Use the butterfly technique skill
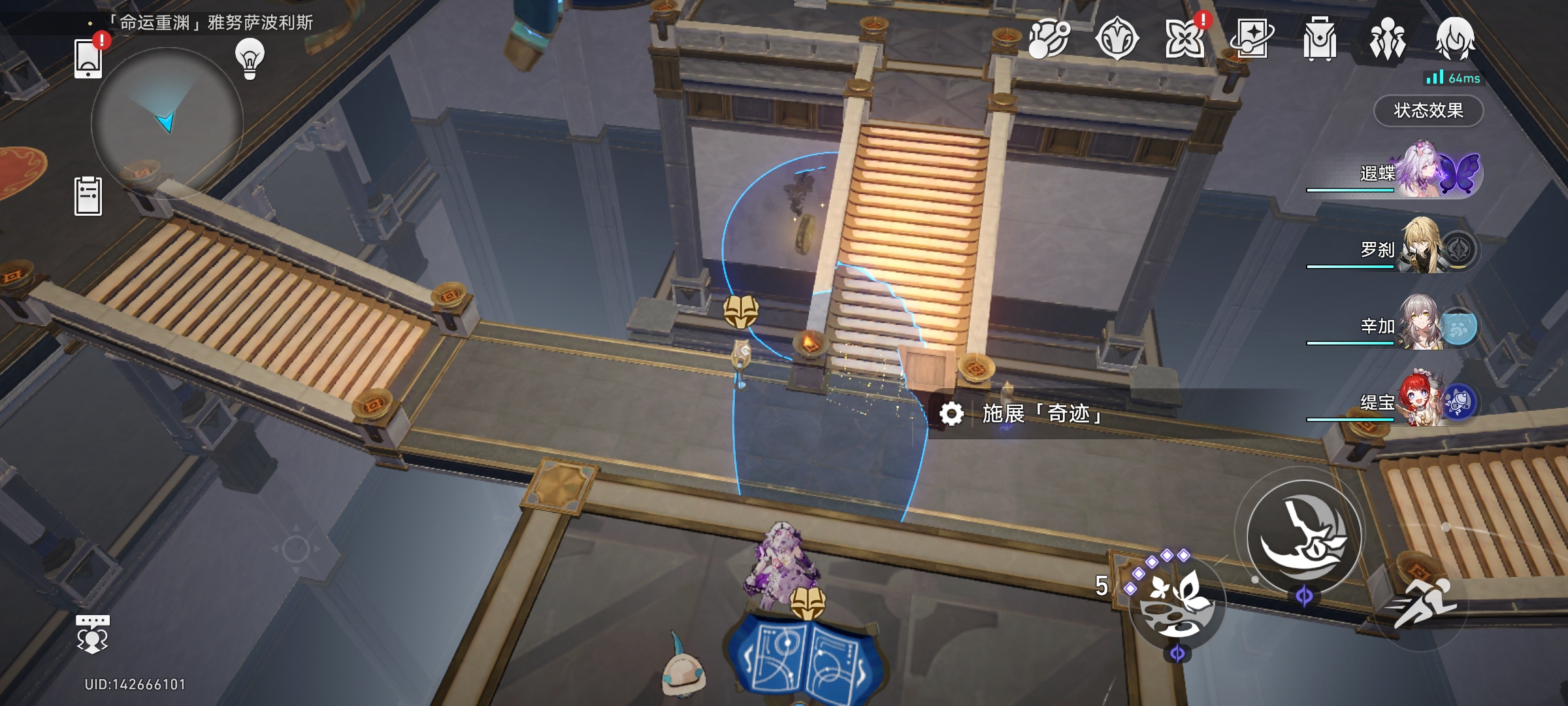The height and width of the screenshot is (706, 1568). [x=1177, y=604]
